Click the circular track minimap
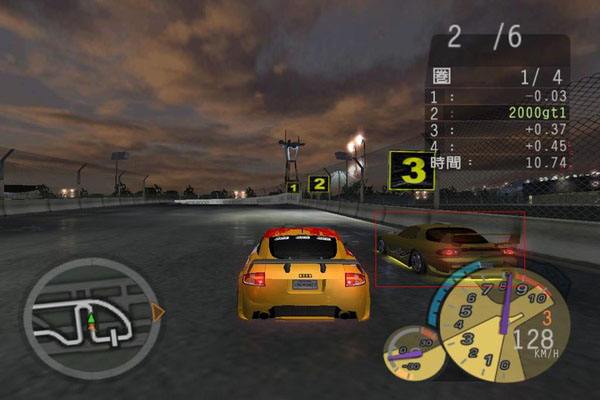 pyautogui.click(x=88, y=314)
